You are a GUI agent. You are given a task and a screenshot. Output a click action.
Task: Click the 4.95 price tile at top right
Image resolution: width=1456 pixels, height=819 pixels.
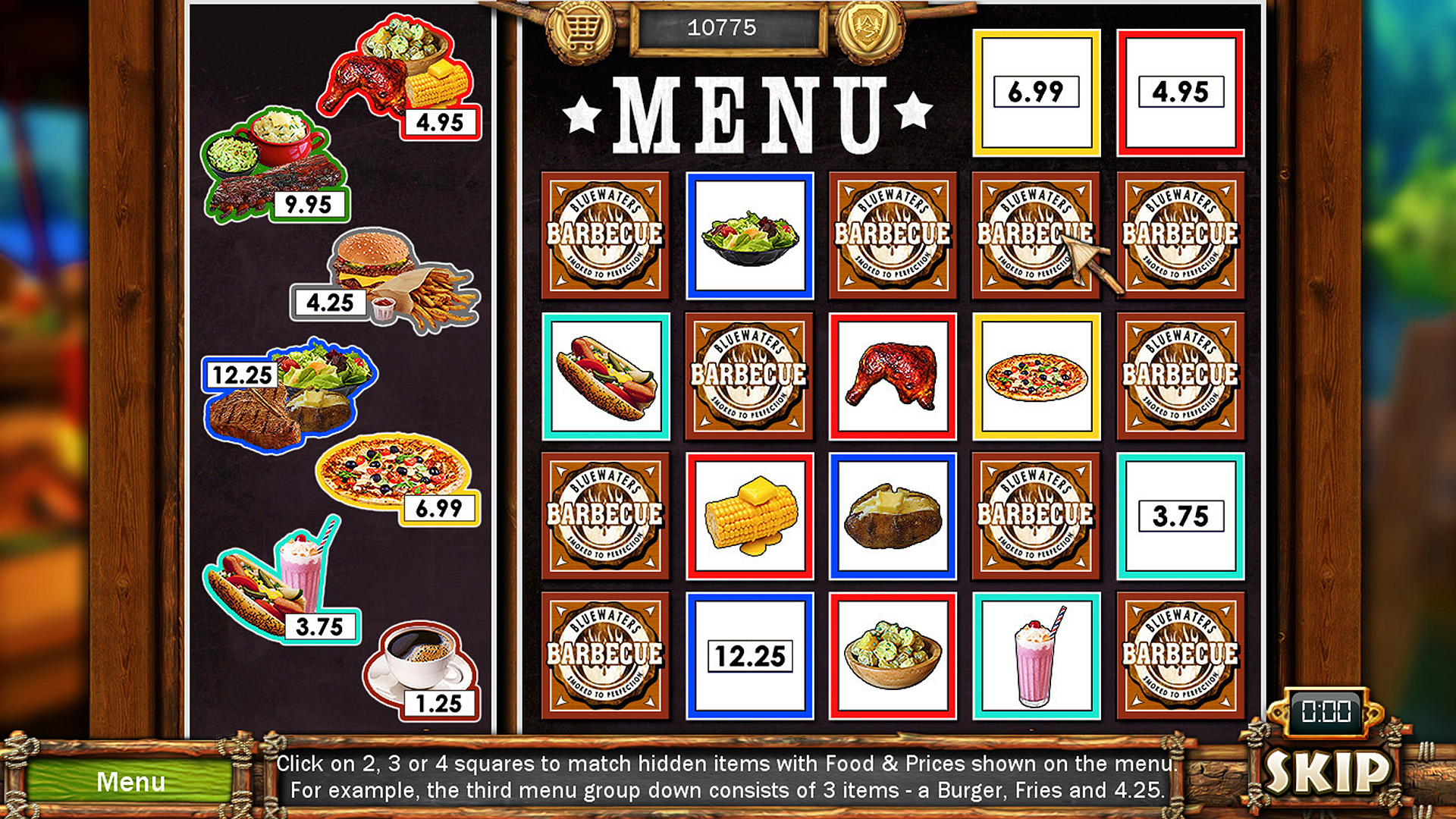[1181, 91]
